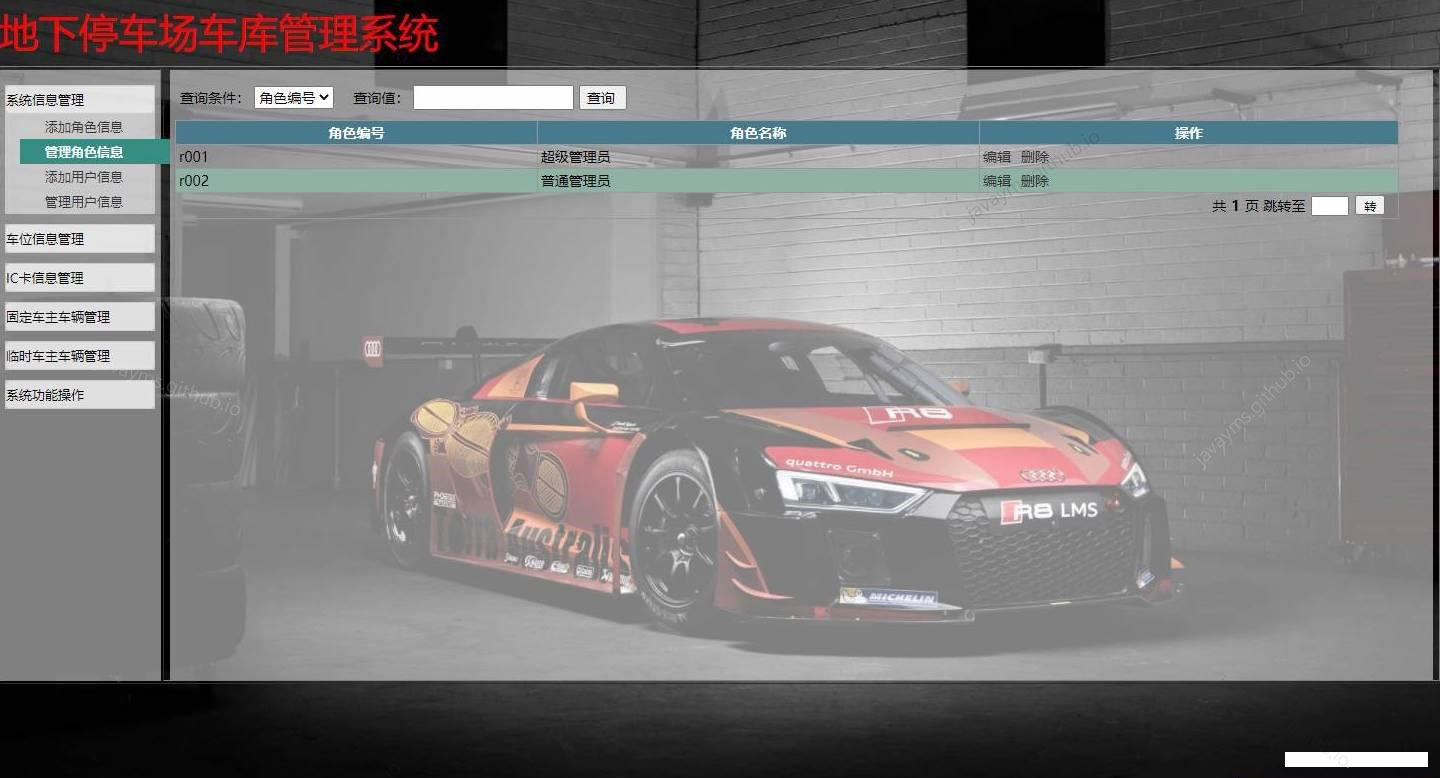Open the IC卡信息管理 menu section
Screen dimensions: 1440x778
[79, 278]
